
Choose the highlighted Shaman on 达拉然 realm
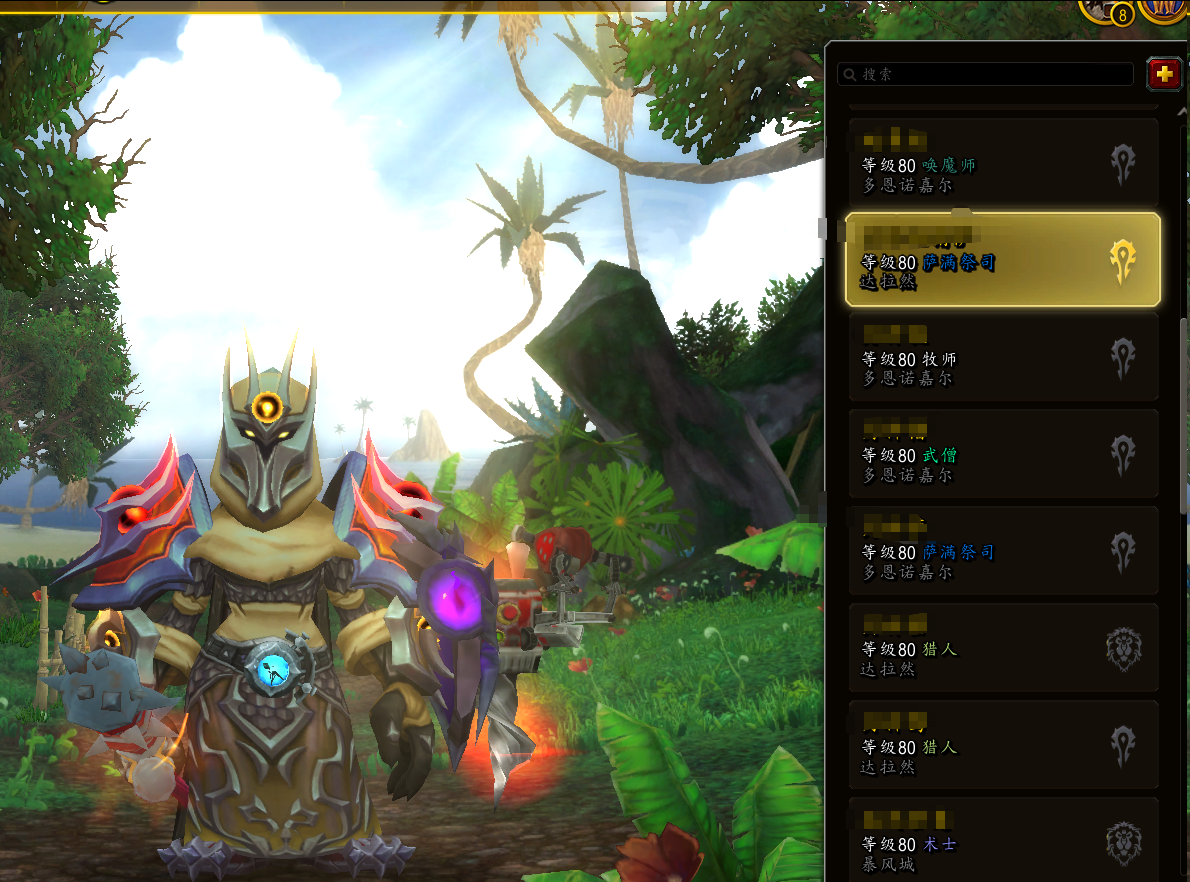coord(1002,259)
